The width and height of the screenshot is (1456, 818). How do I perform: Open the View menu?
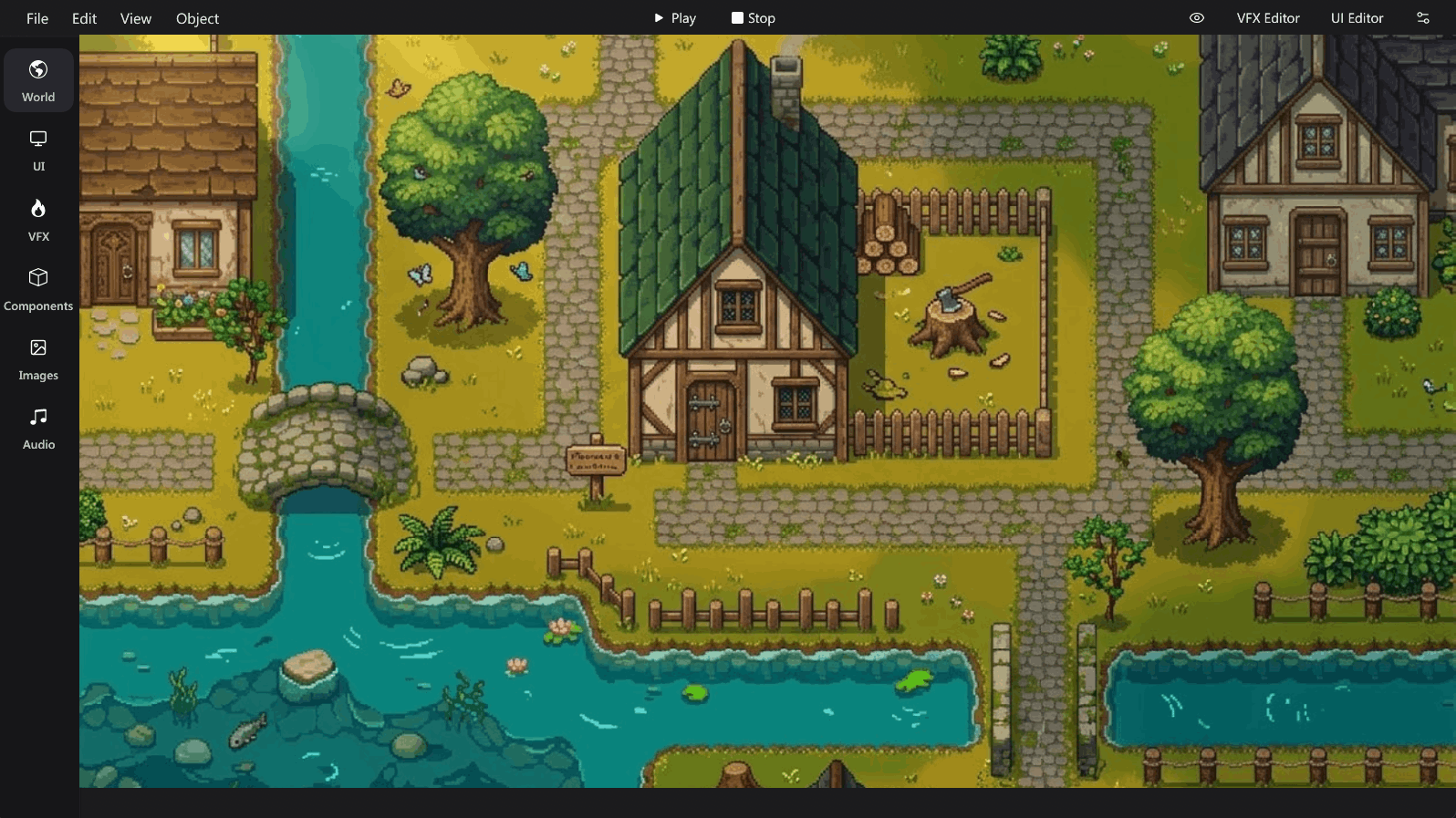coord(135,18)
